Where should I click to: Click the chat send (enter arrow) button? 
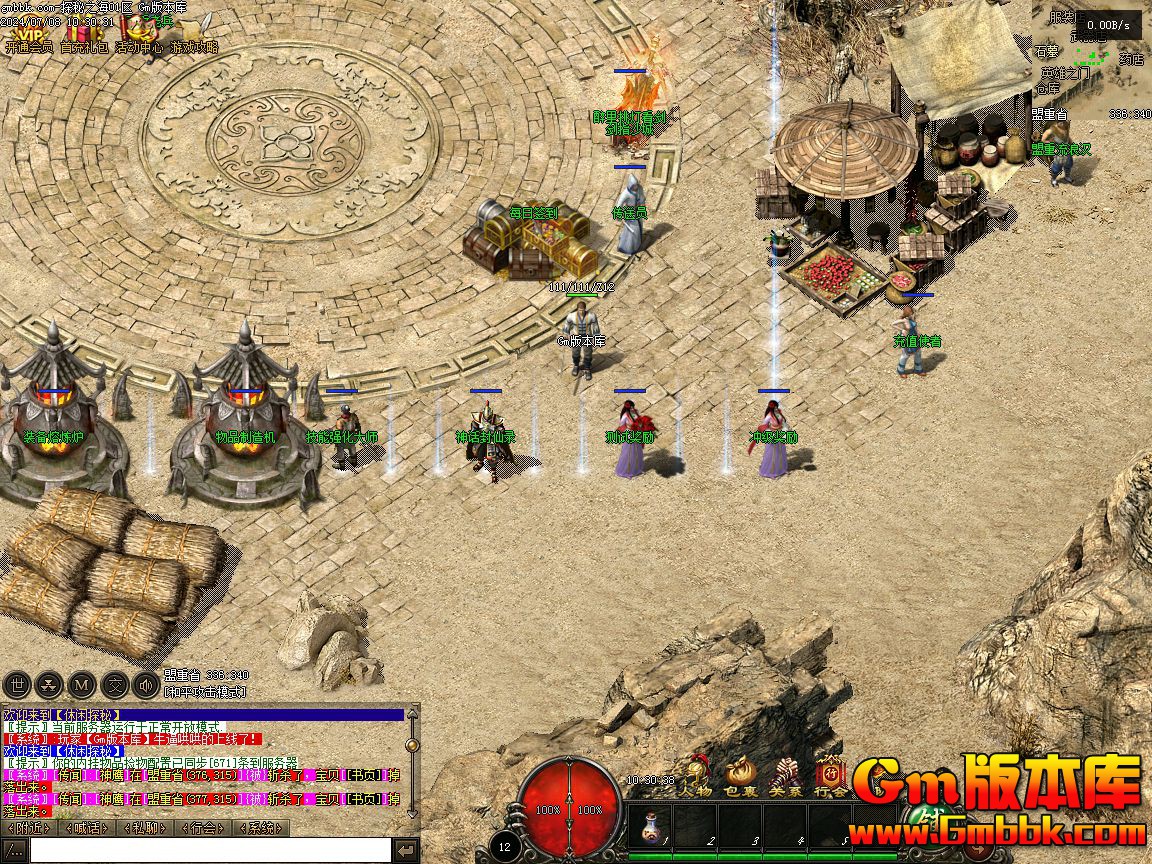(x=406, y=850)
